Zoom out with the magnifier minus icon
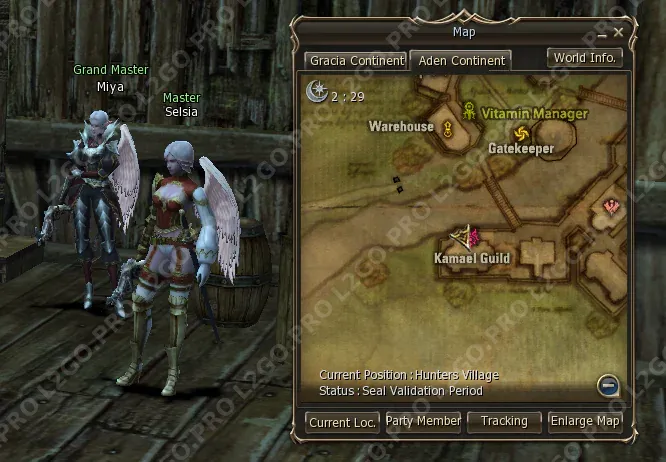The width and height of the screenshot is (666, 462). point(608,385)
